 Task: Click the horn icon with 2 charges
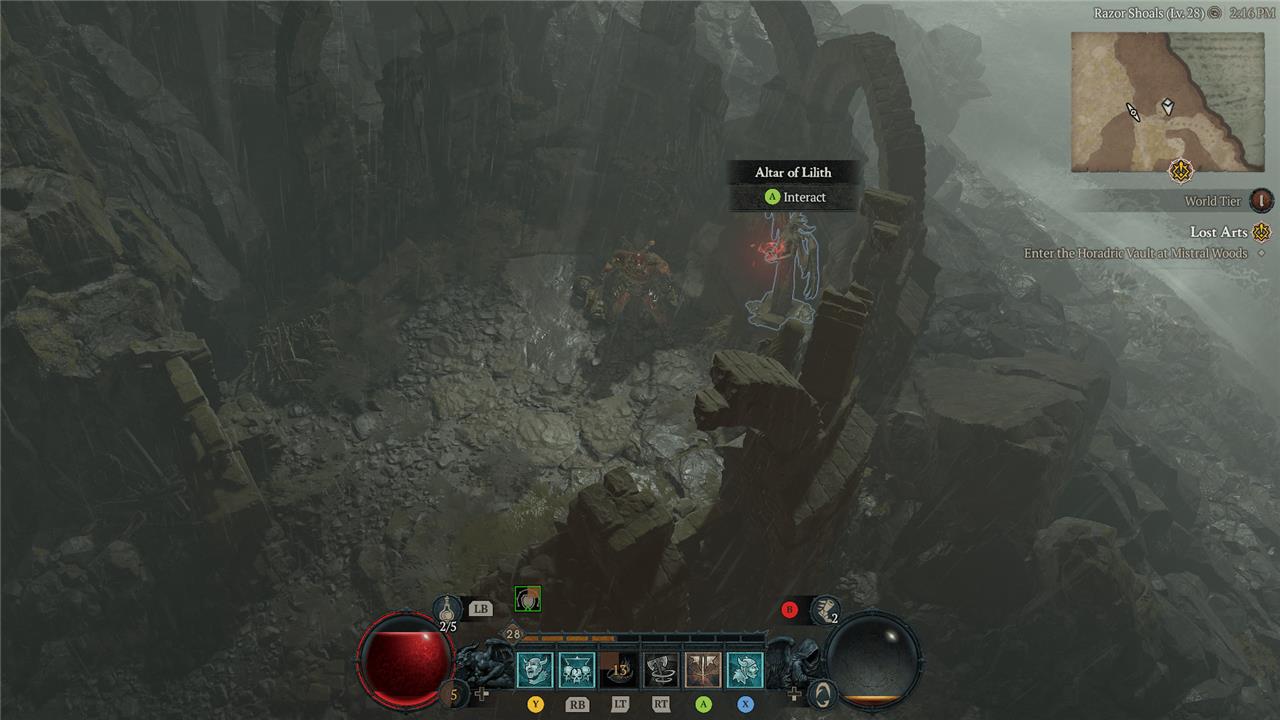[825, 609]
